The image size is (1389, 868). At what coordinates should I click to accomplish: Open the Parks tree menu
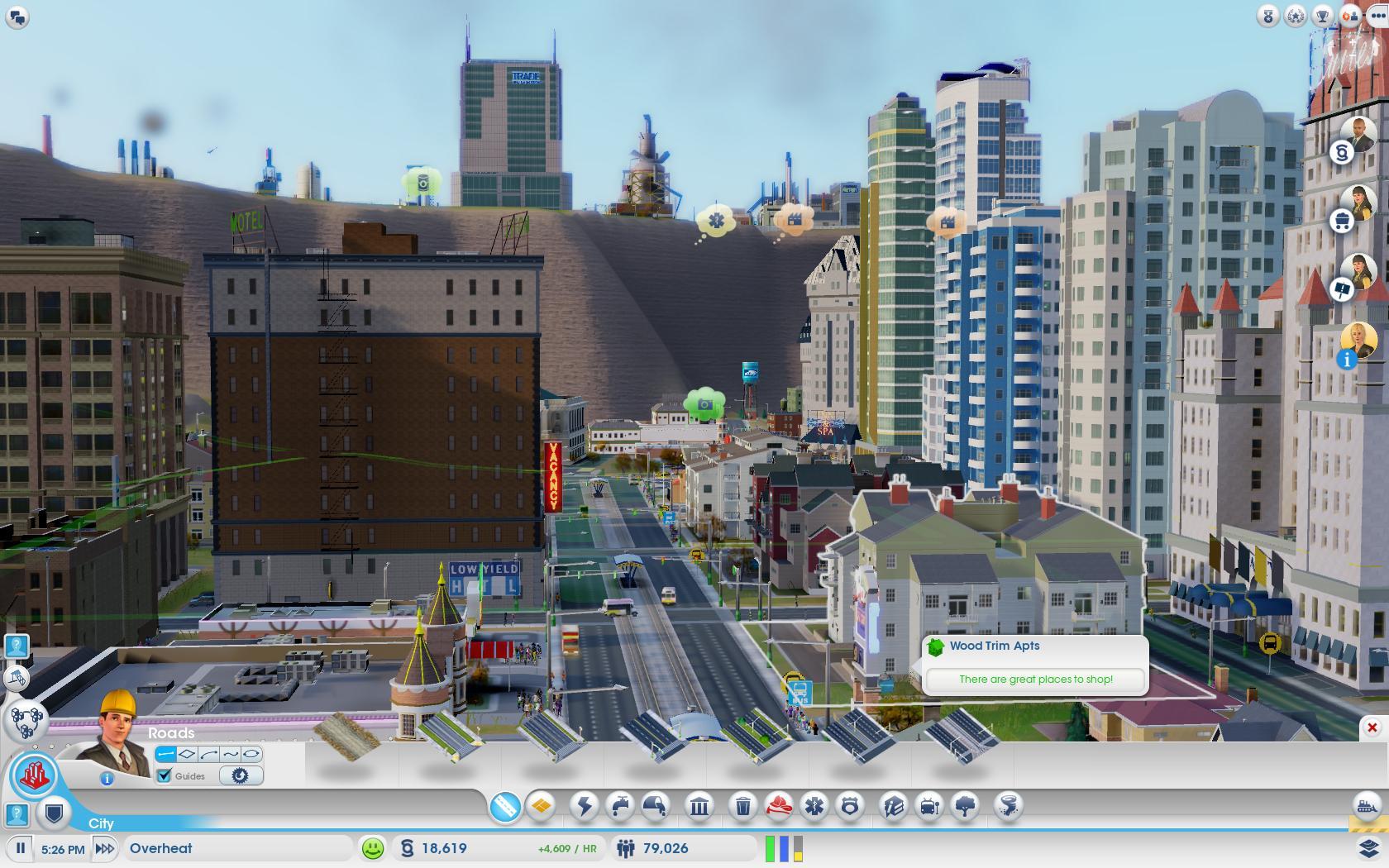[966, 805]
